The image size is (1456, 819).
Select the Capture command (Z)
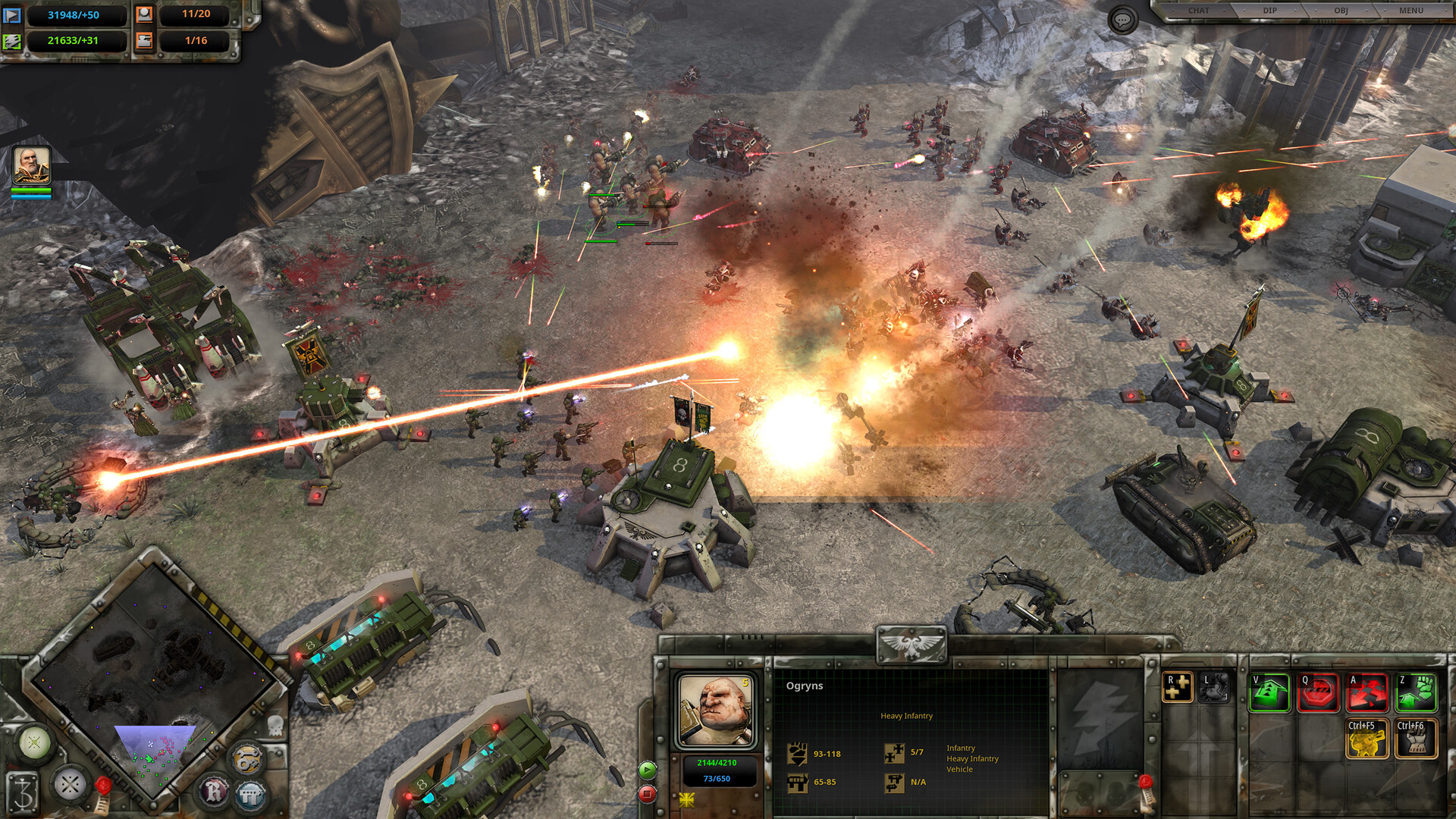pyautogui.click(x=1416, y=692)
